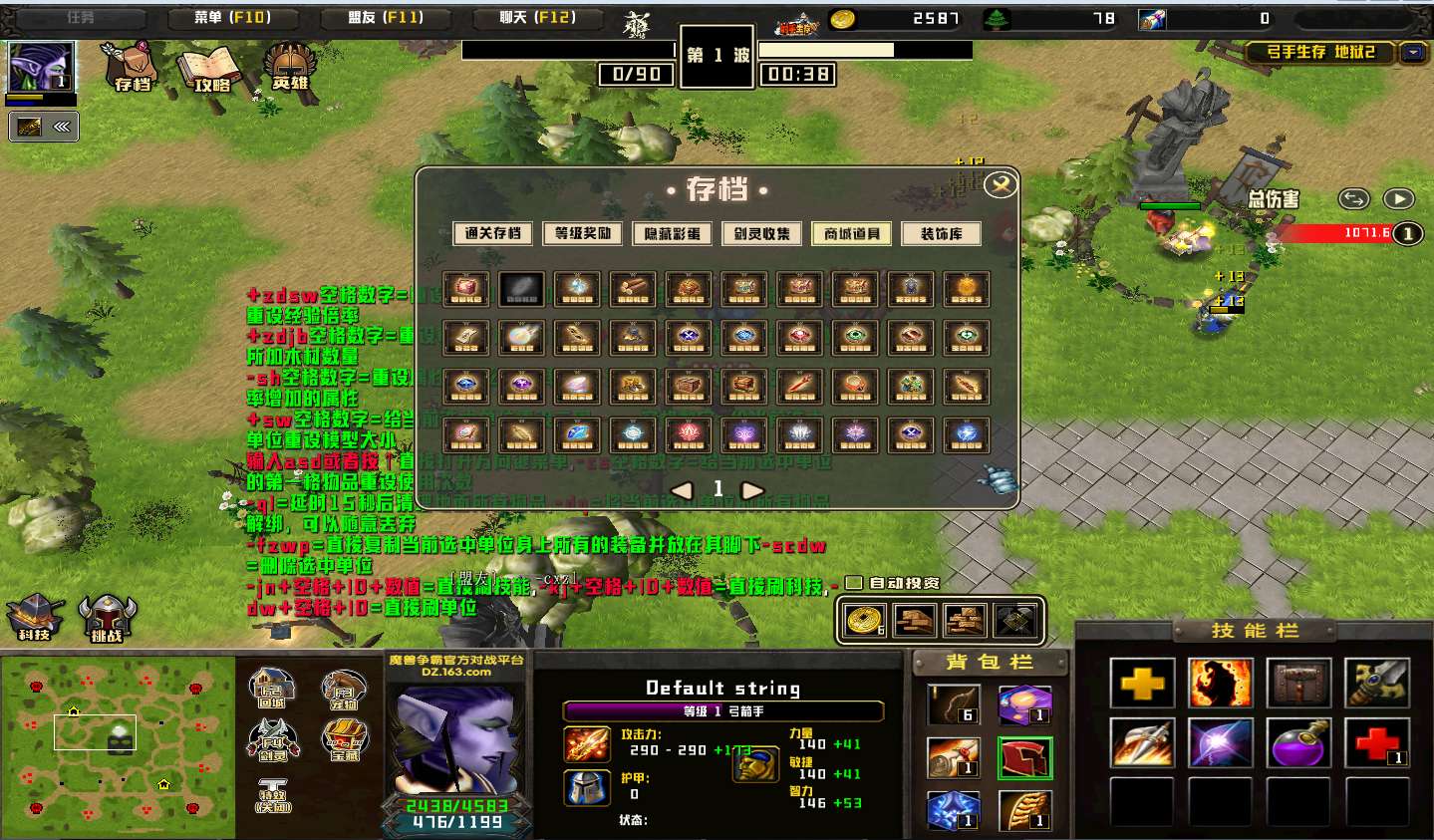Go to the next page of 存档 items
This screenshot has width=1434, height=840.
tap(753, 489)
